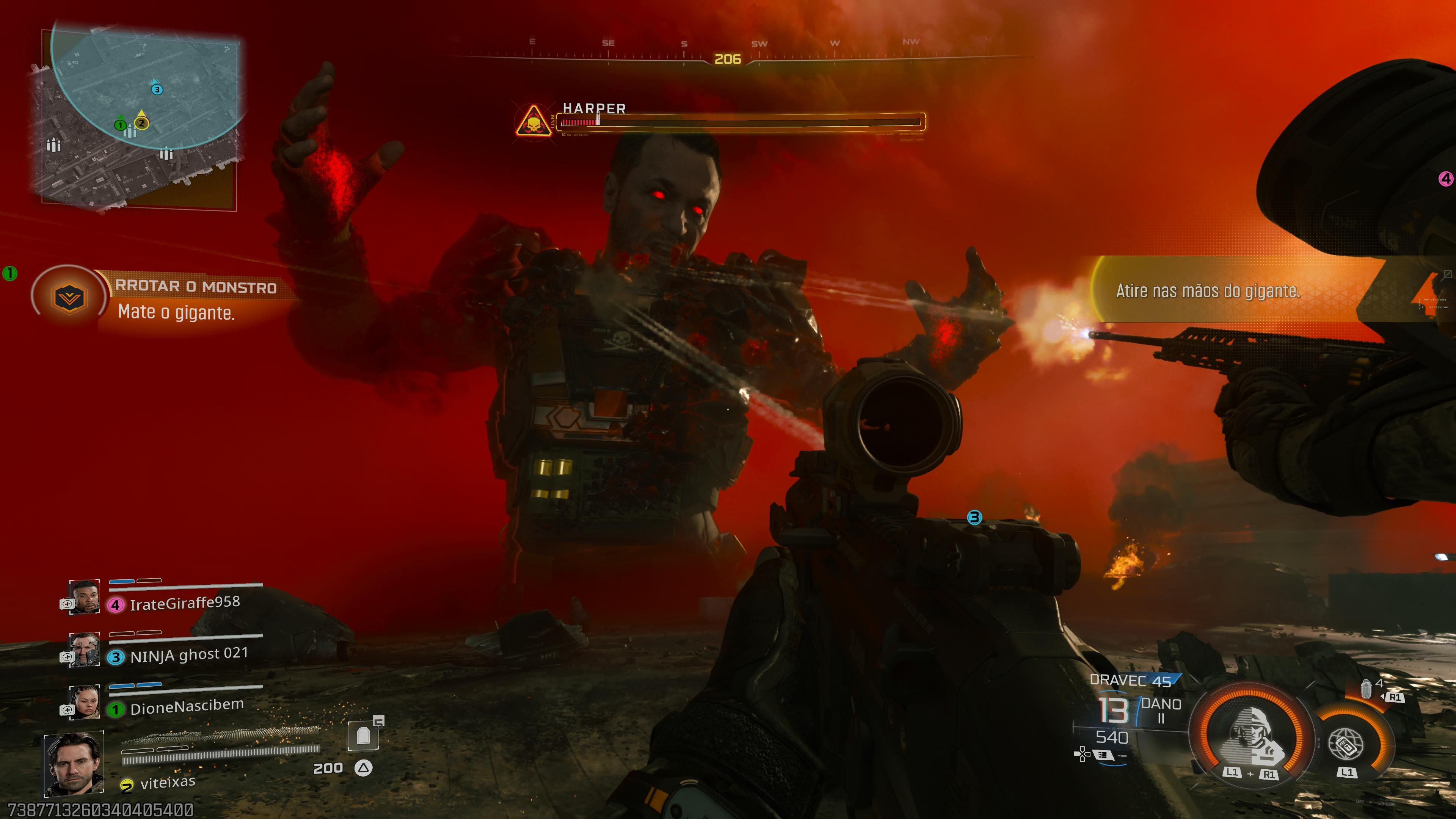
Task: Click the magazine icon under the 540 reserve ammo
Action: pyautogui.click(x=1103, y=755)
